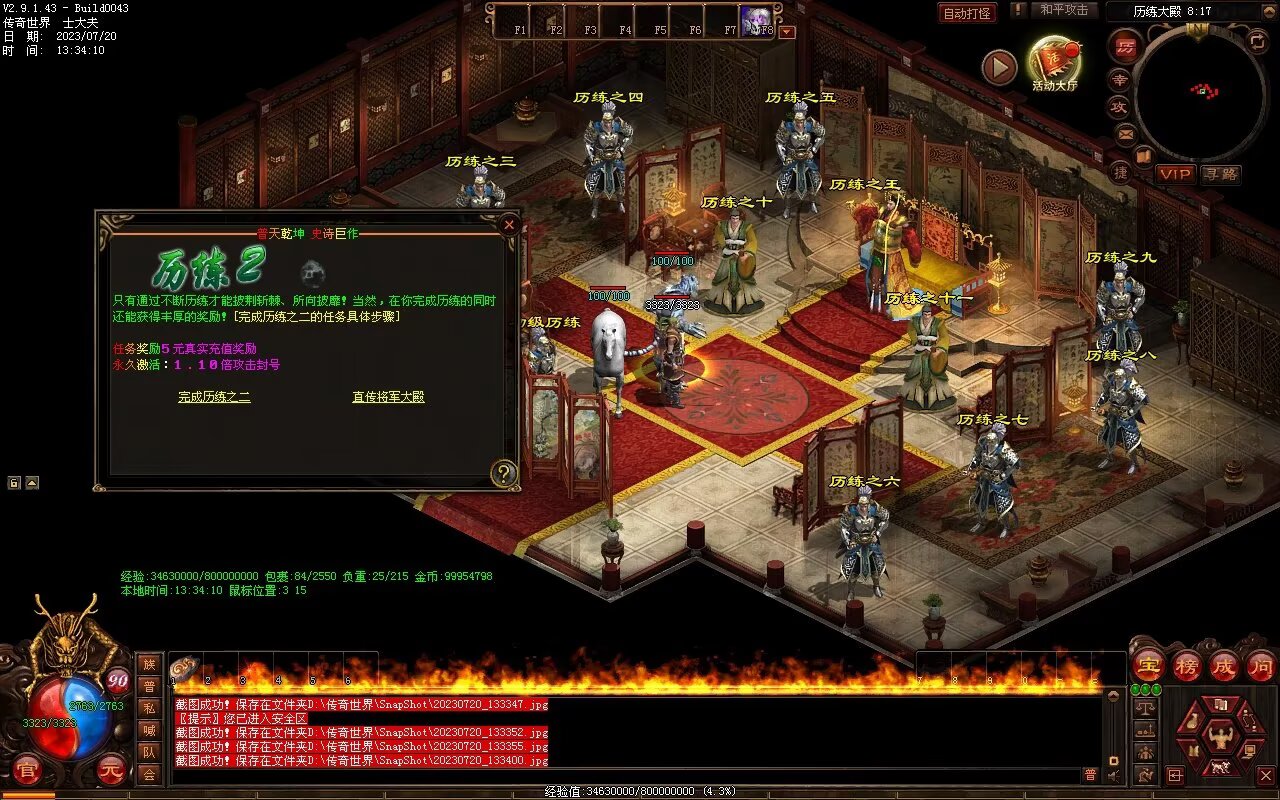Close the 历练2 quest dialog
This screenshot has height=800, width=1280.
coord(509,225)
